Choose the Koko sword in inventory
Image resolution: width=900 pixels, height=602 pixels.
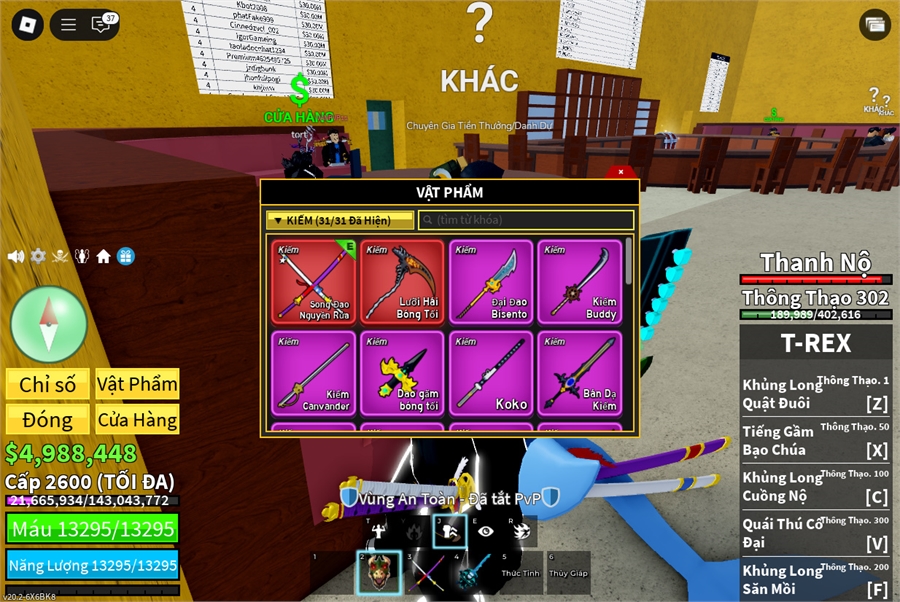490,373
